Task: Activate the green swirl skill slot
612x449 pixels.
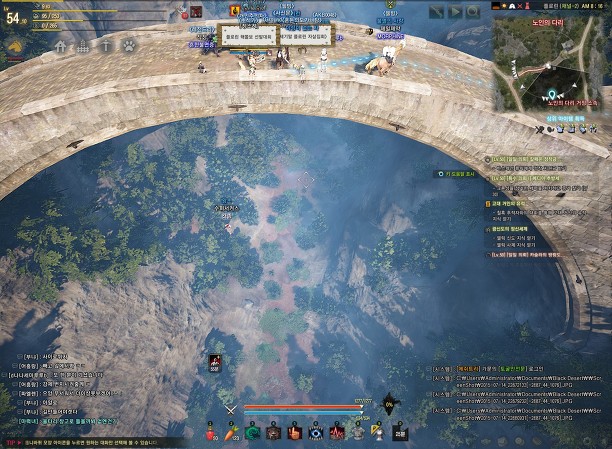Action: click(x=253, y=432)
